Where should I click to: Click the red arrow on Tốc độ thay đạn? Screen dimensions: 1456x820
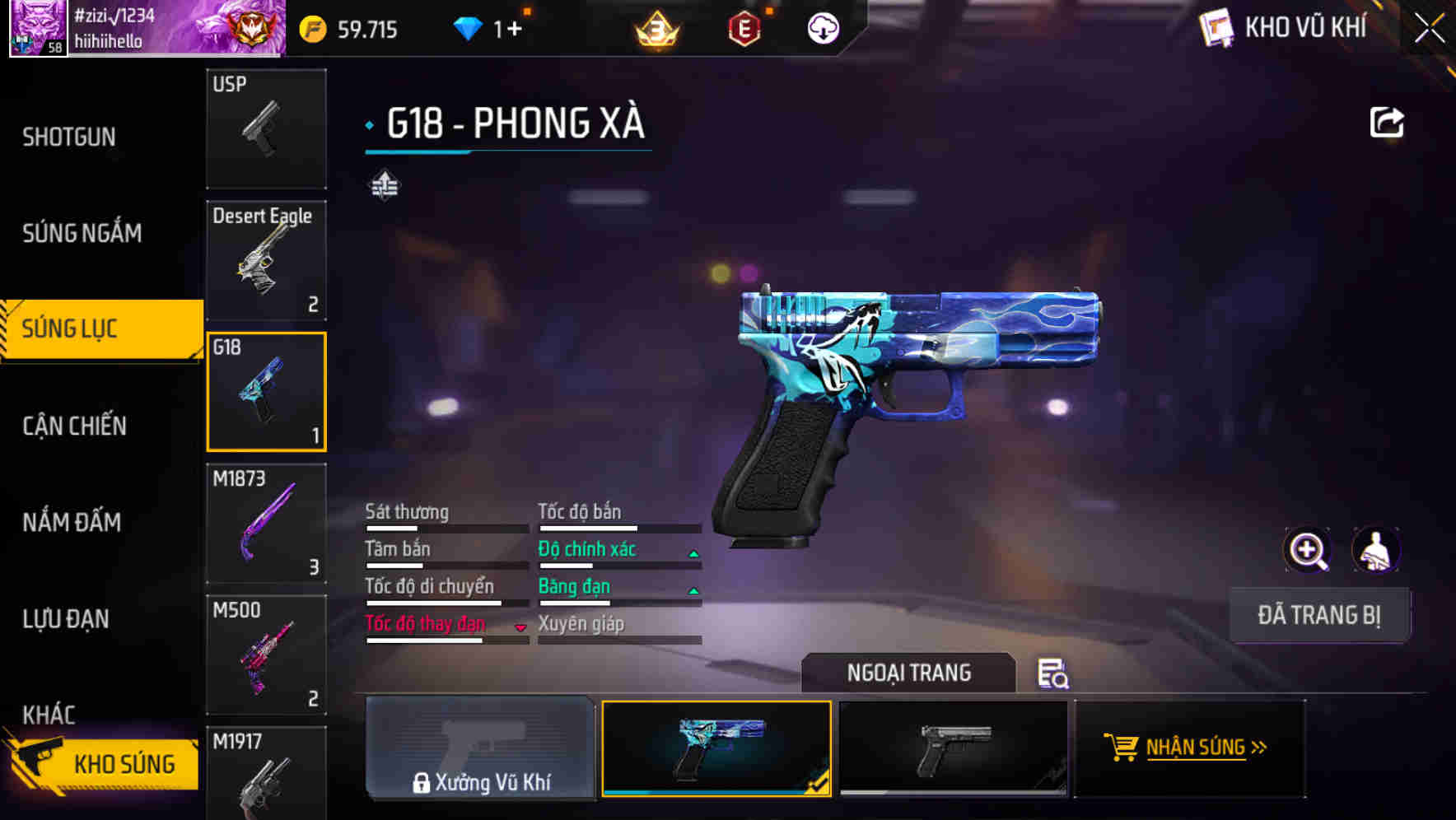(x=521, y=627)
